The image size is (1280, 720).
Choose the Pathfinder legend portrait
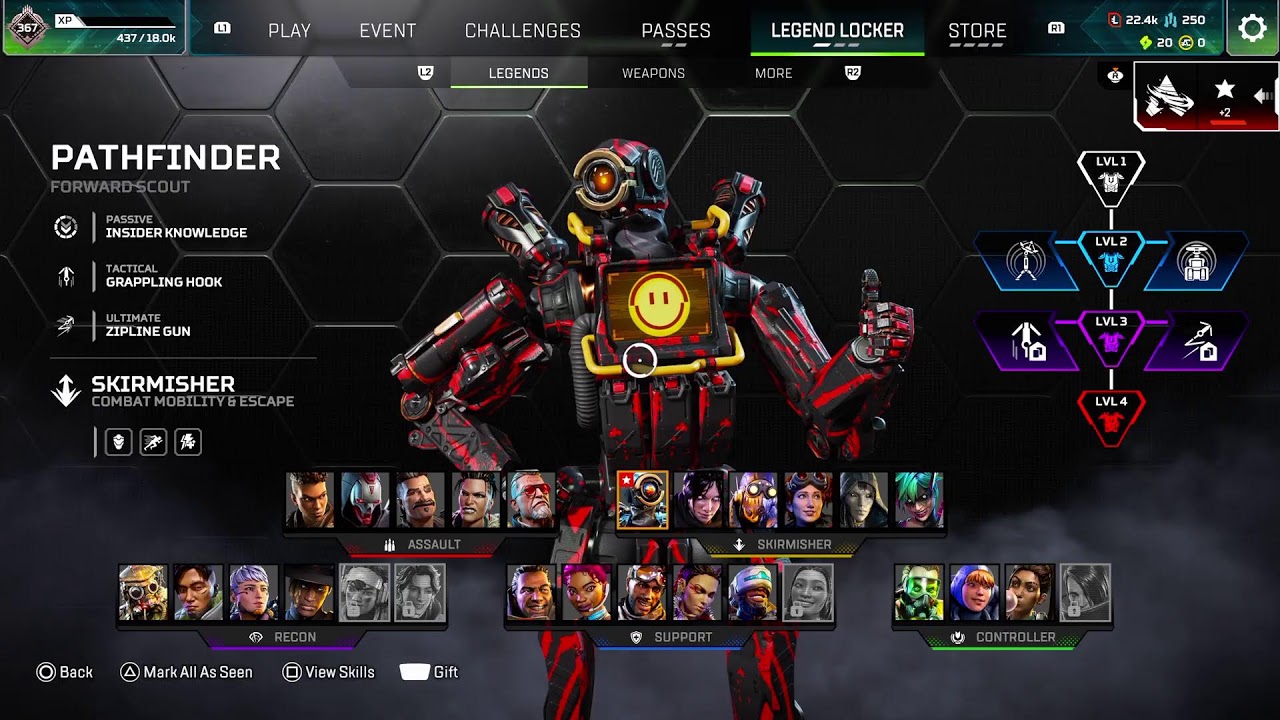coord(642,500)
